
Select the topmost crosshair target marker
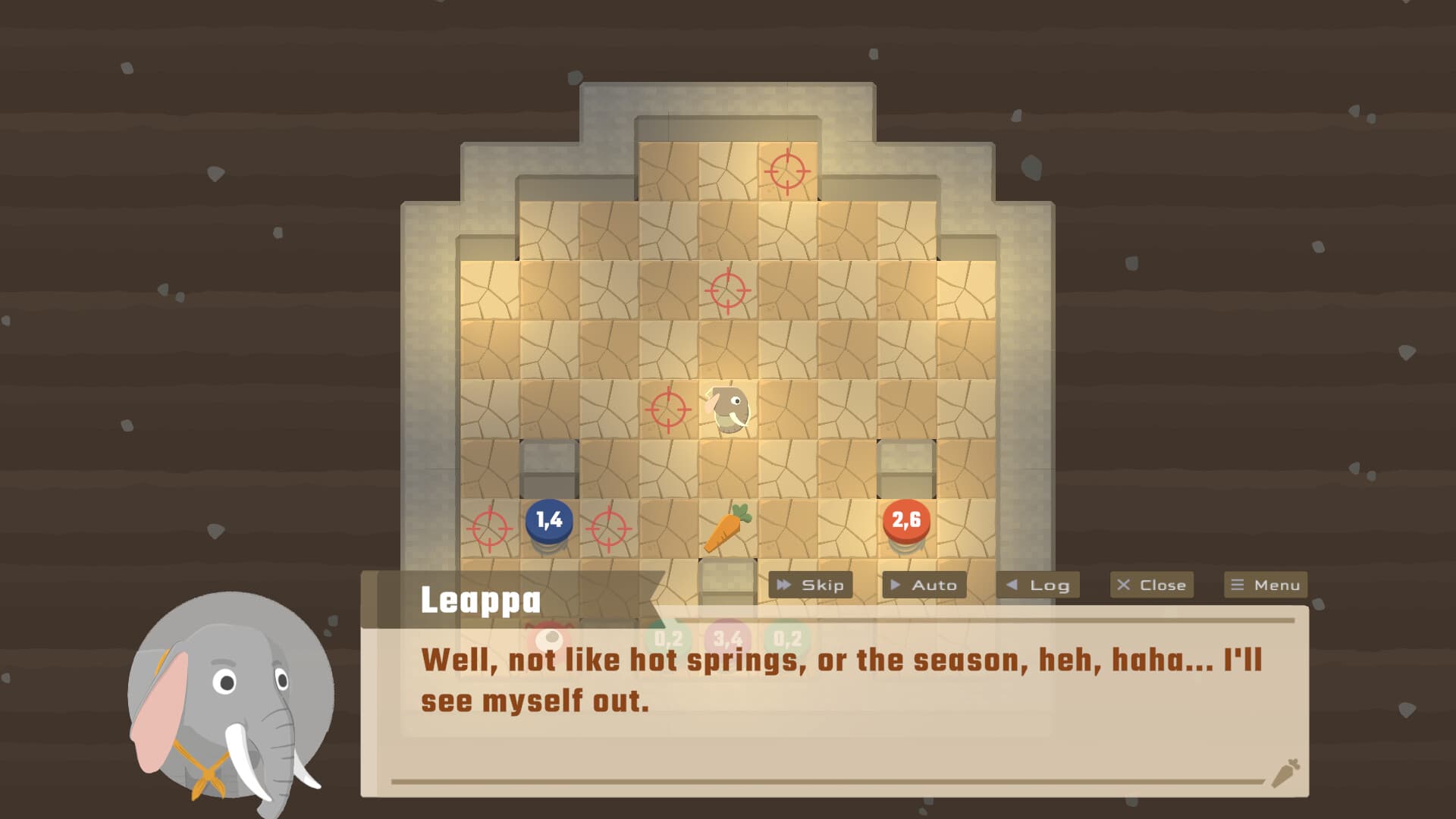point(788,173)
